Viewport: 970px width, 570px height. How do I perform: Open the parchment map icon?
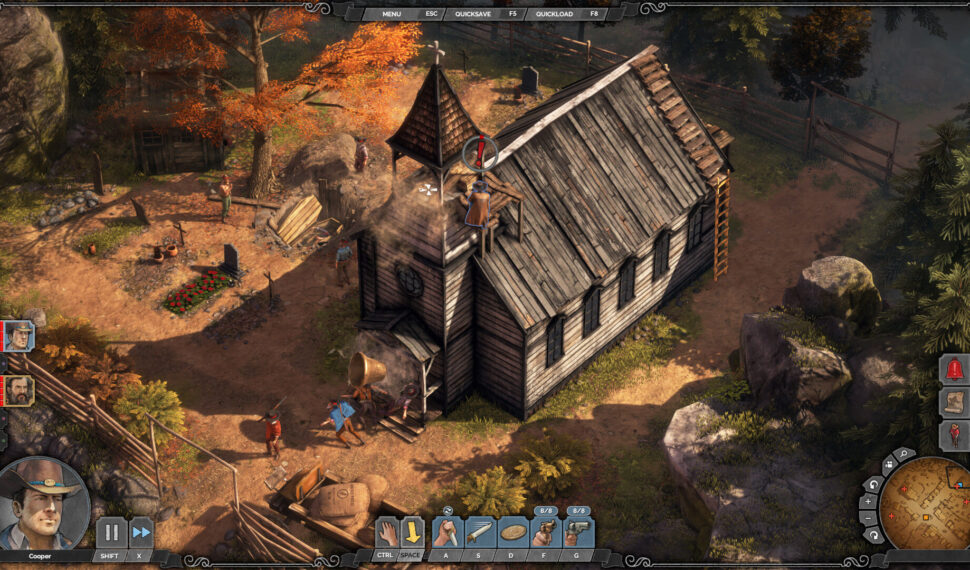(x=955, y=402)
